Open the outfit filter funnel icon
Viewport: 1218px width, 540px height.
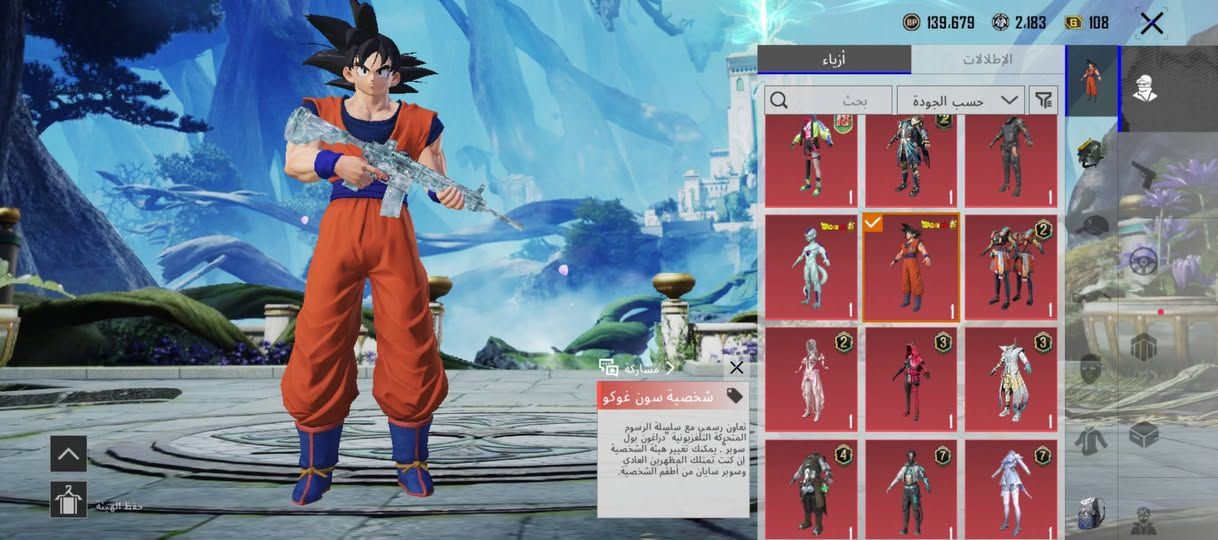(x=1043, y=100)
